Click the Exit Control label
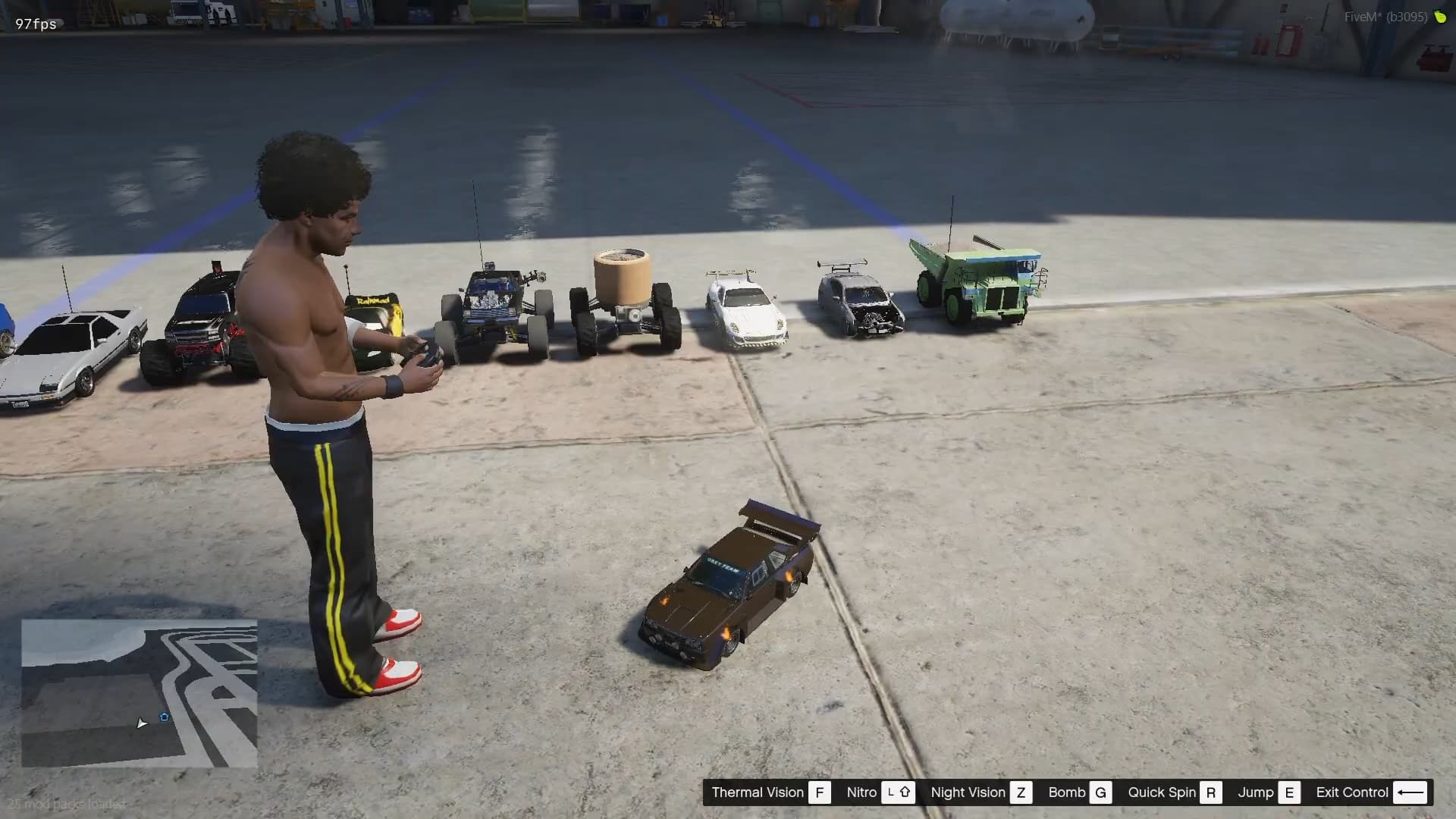The height and width of the screenshot is (819, 1456). (1351, 792)
